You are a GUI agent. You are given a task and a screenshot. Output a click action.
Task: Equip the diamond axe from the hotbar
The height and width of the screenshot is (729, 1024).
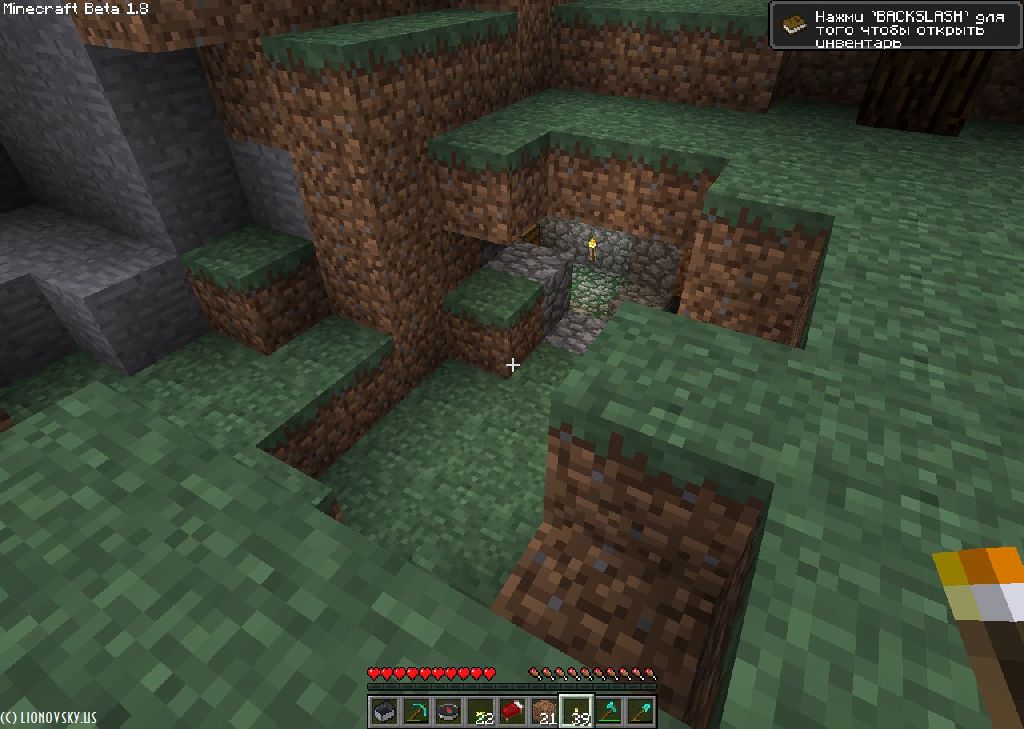tap(608, 712)
